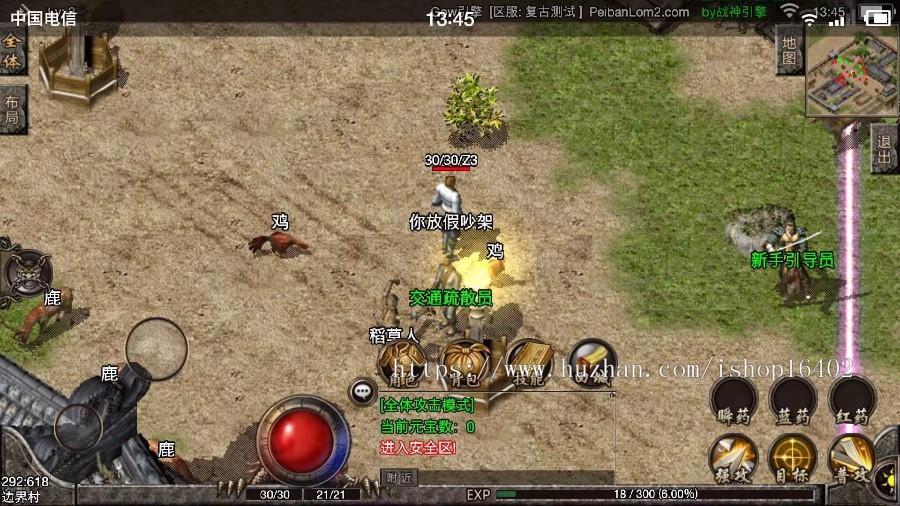This screenshot has height=506, width=900.
Task: Click the sun icon in the corner
Action: click(886, 478)
